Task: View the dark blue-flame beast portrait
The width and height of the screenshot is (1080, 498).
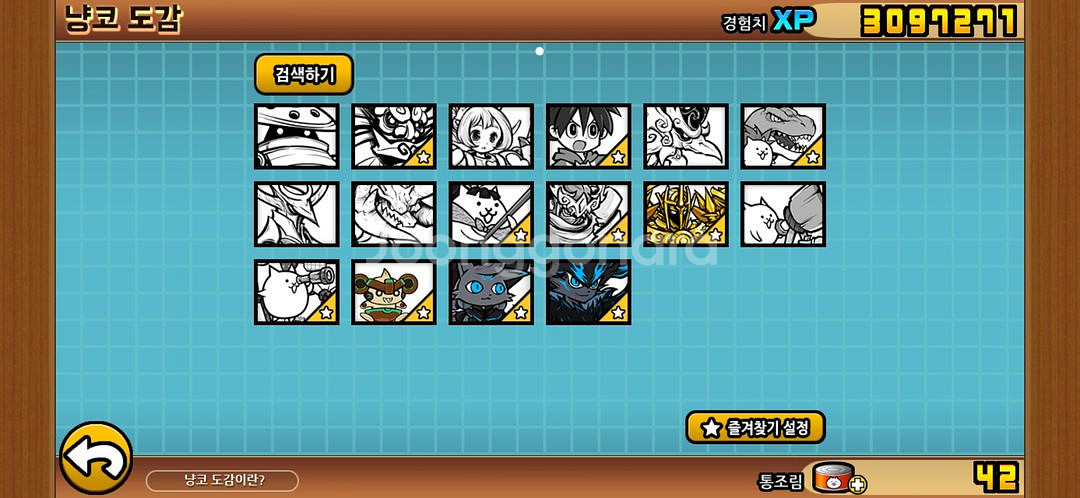Action: tap(588, 292)
